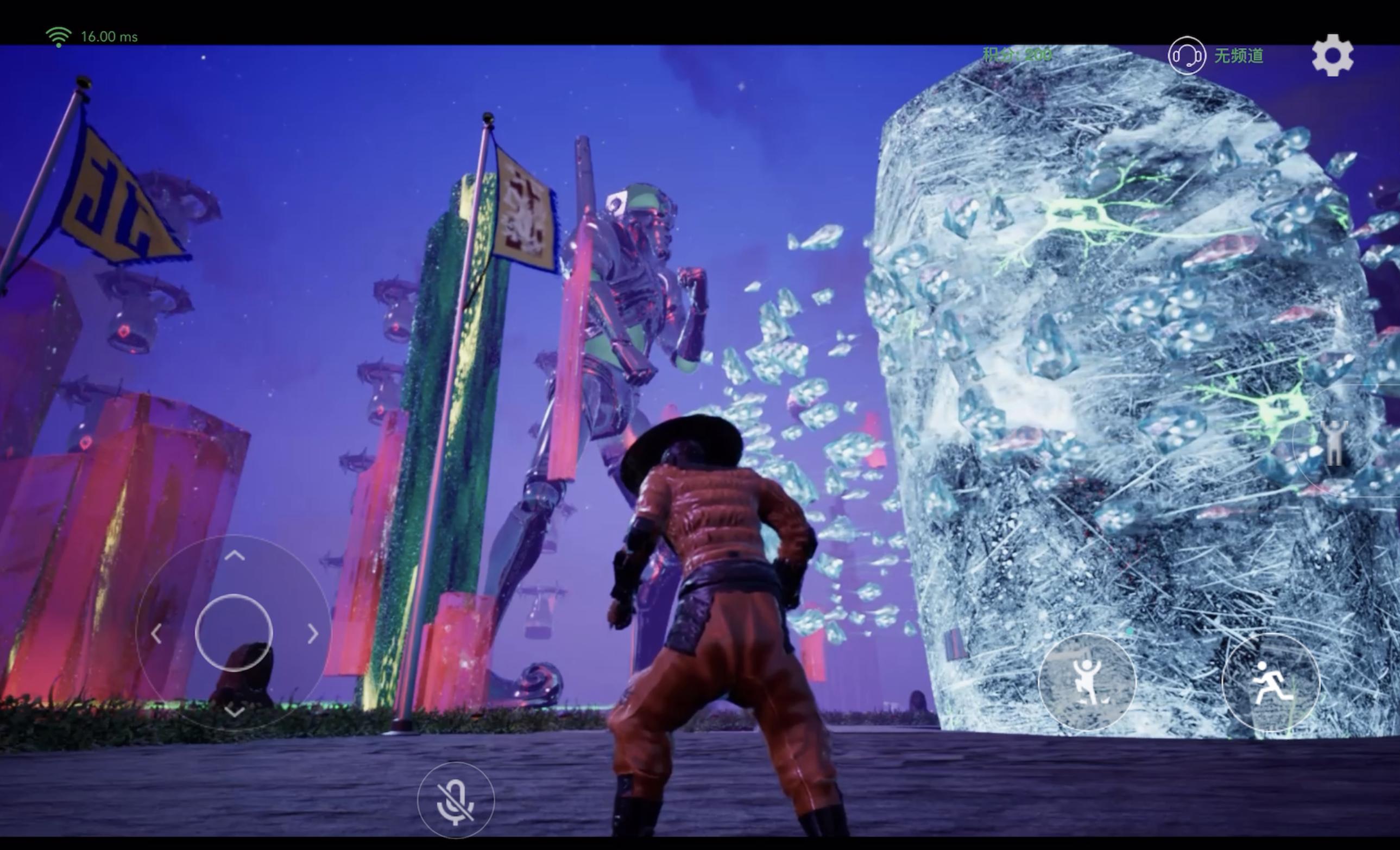Viewport: 1400px width, 850px height.
Task: Open the standing figure emote button
Action: tap(1334, 444)
